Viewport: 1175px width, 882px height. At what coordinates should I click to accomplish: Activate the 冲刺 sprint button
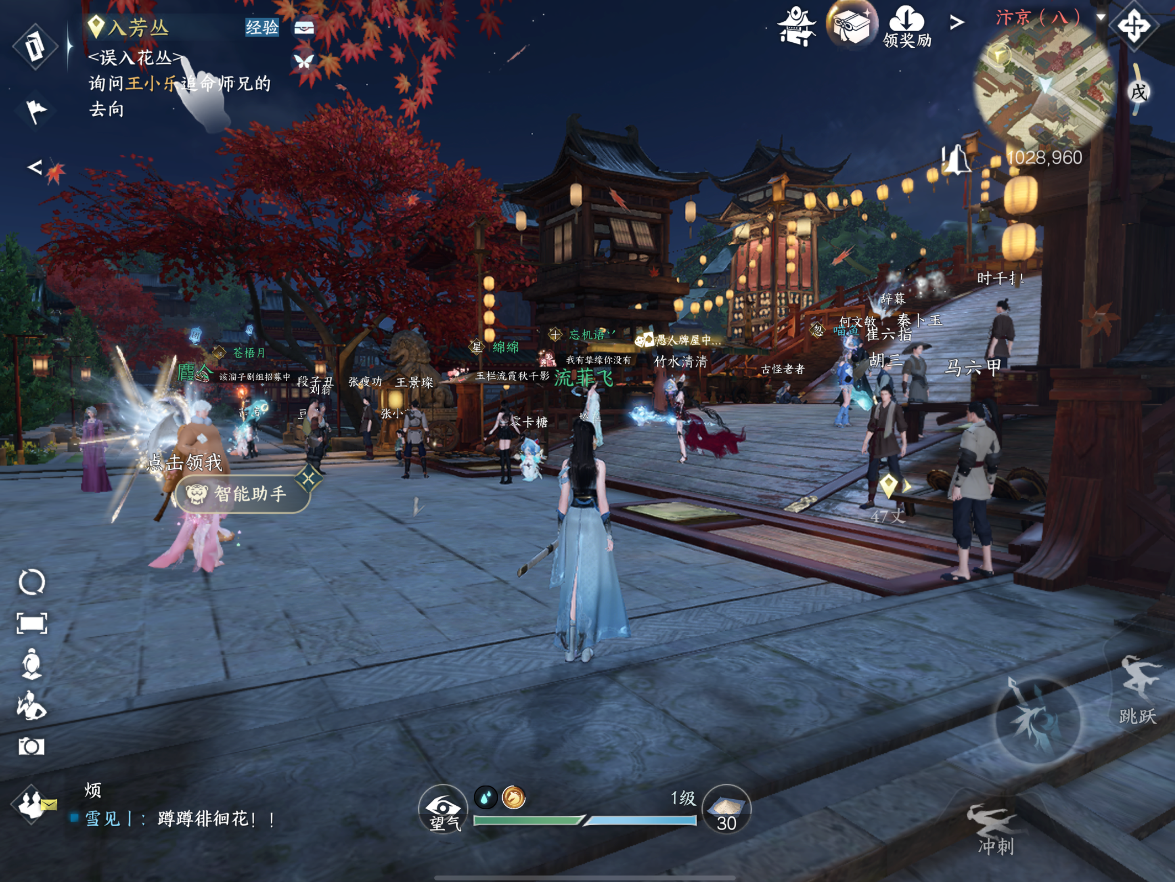pos(995,829)
